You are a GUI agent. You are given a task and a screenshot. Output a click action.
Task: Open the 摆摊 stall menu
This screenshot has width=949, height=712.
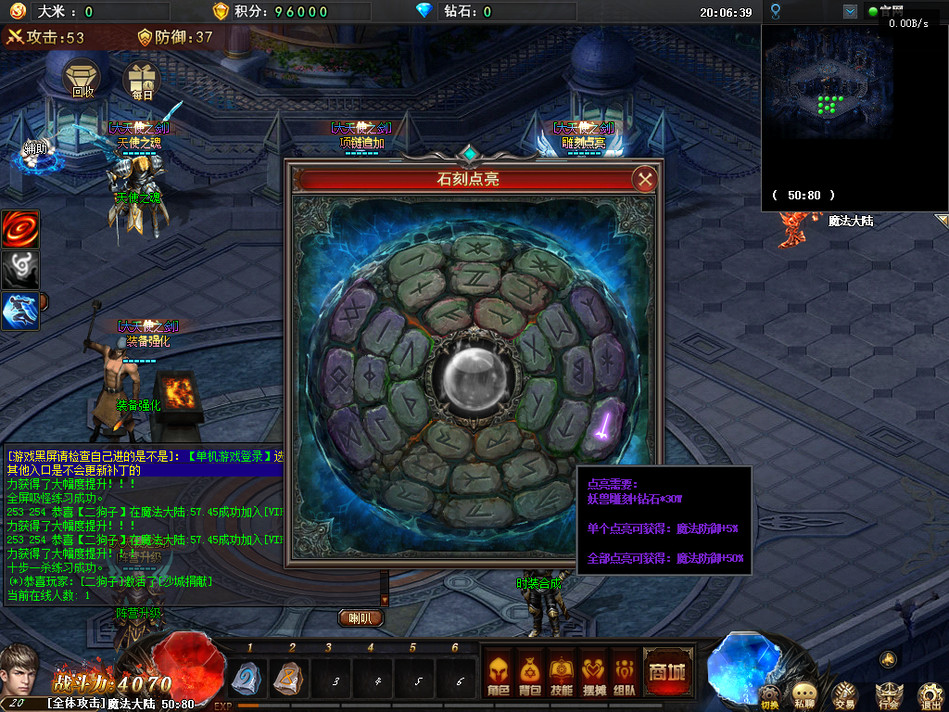(594, 673)
